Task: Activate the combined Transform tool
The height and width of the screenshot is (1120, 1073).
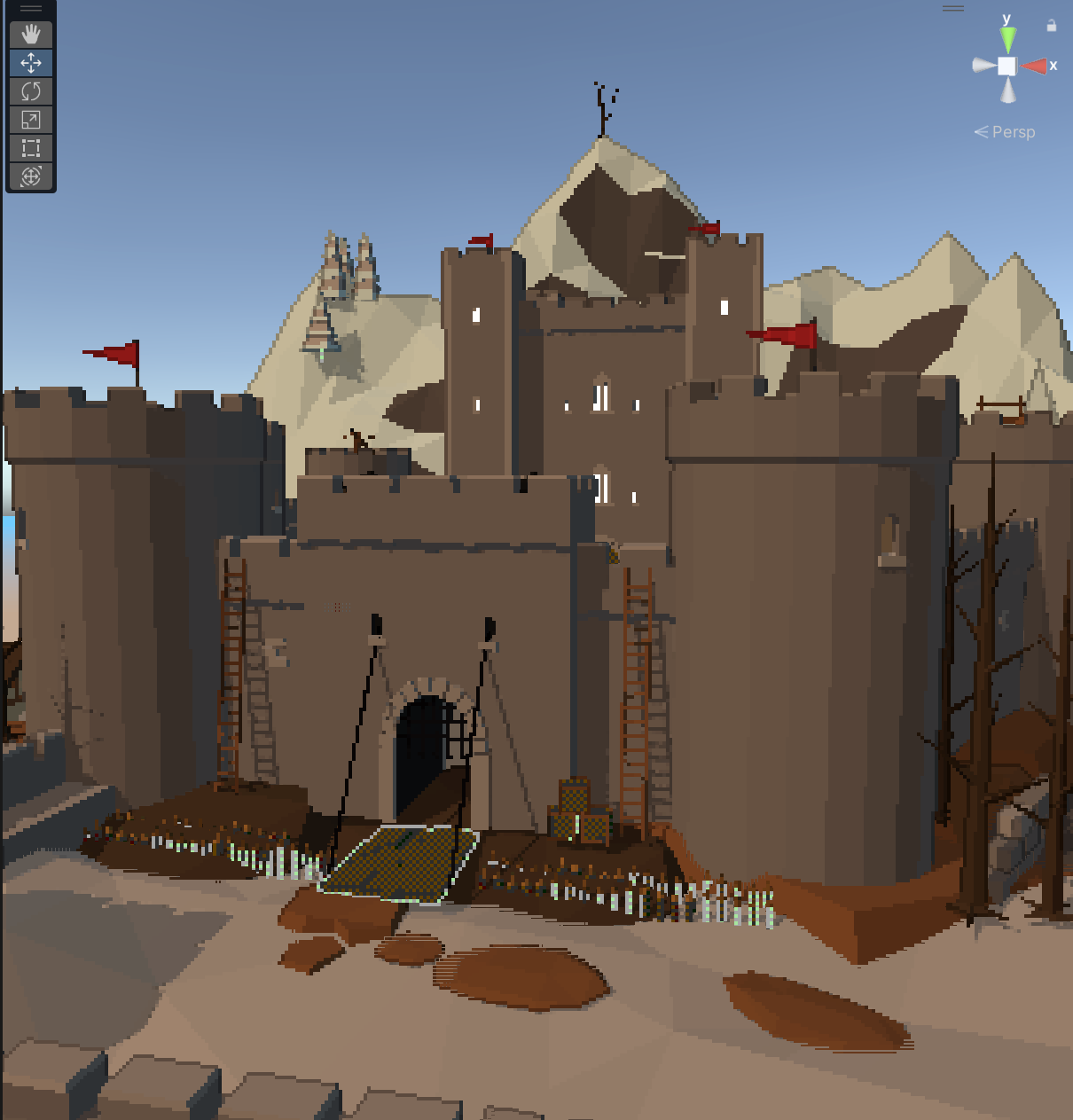Action: coord(31,176)
